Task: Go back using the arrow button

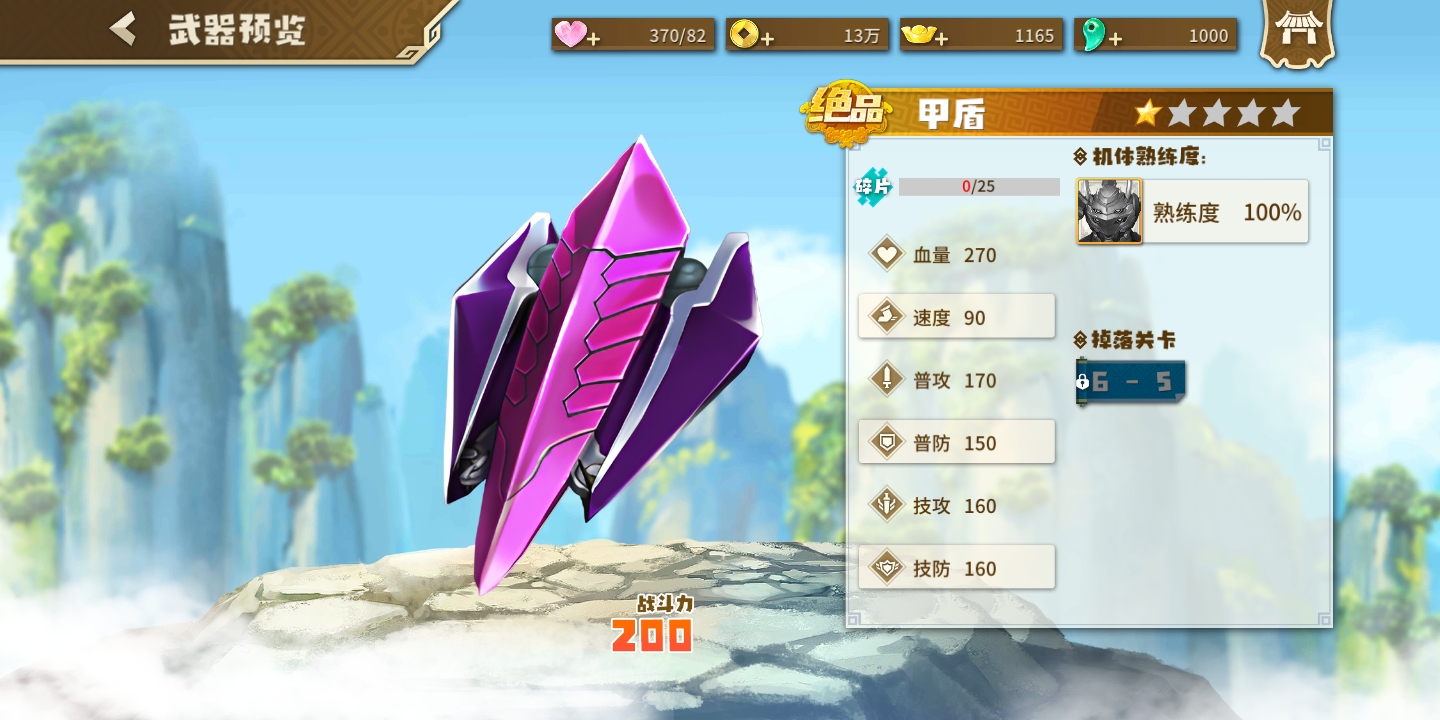Action: (123, 29)
